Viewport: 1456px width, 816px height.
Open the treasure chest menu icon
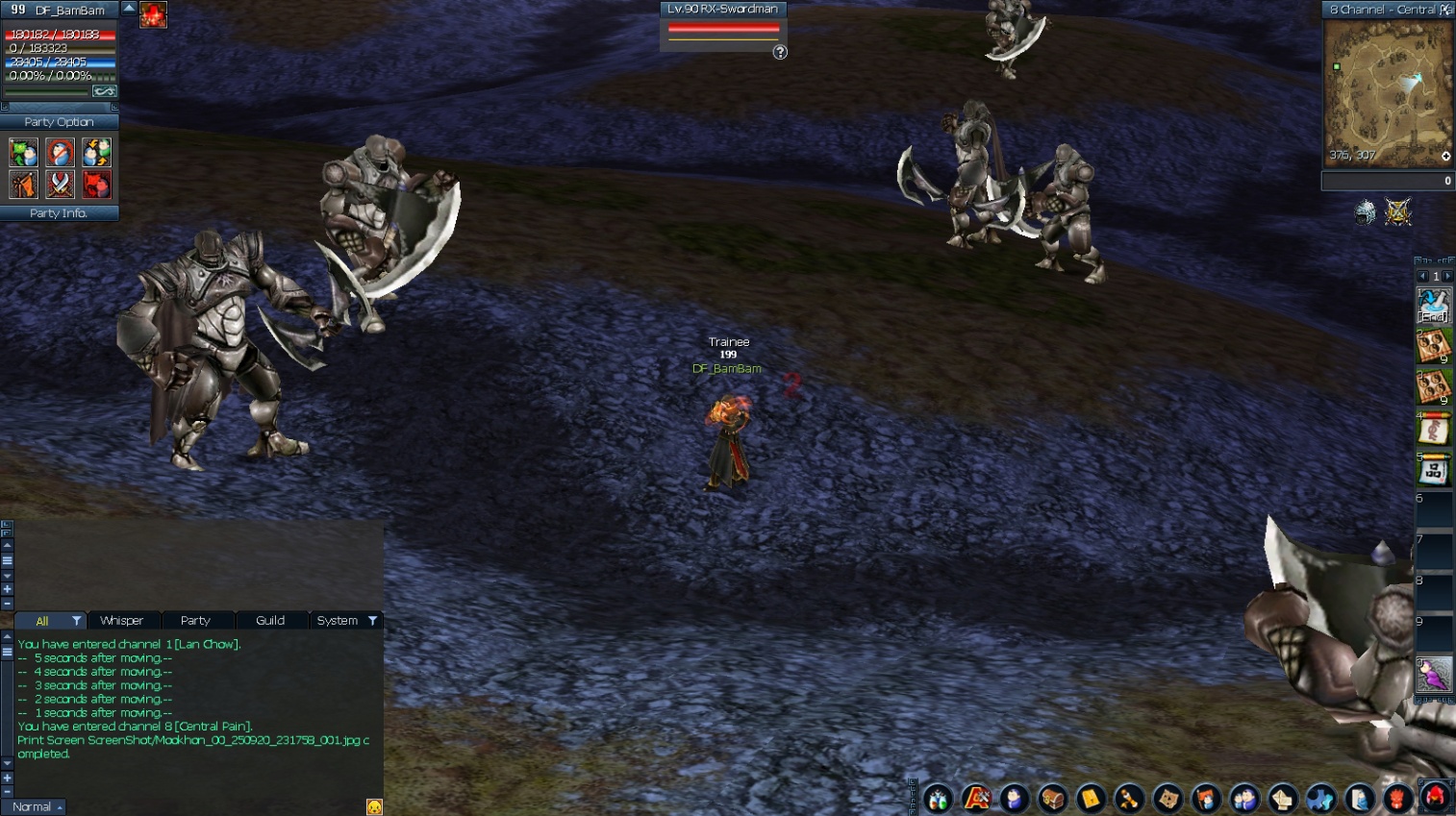1052,798
